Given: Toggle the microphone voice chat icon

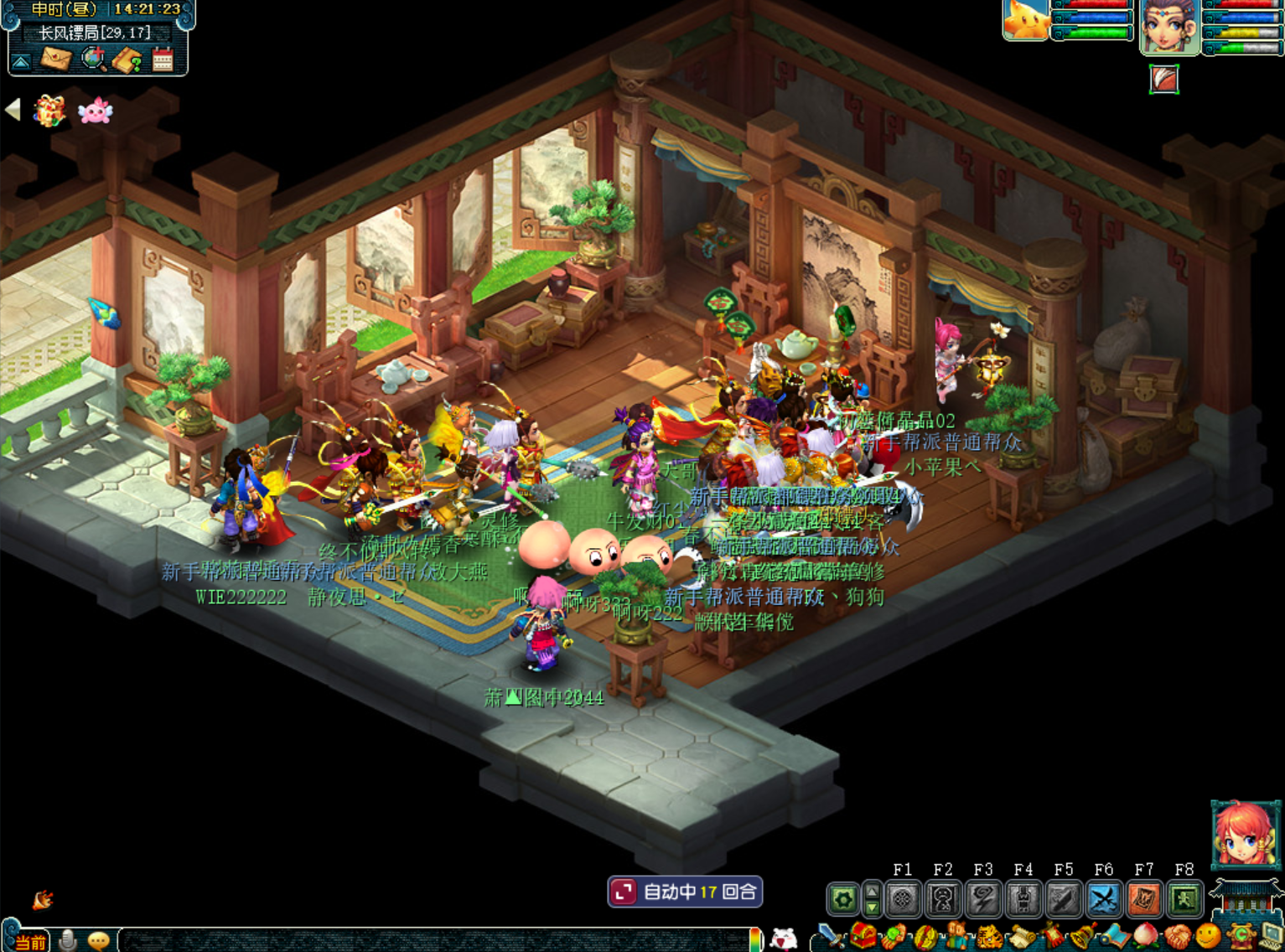Looking at the screenshot, I should click(69, 941).
